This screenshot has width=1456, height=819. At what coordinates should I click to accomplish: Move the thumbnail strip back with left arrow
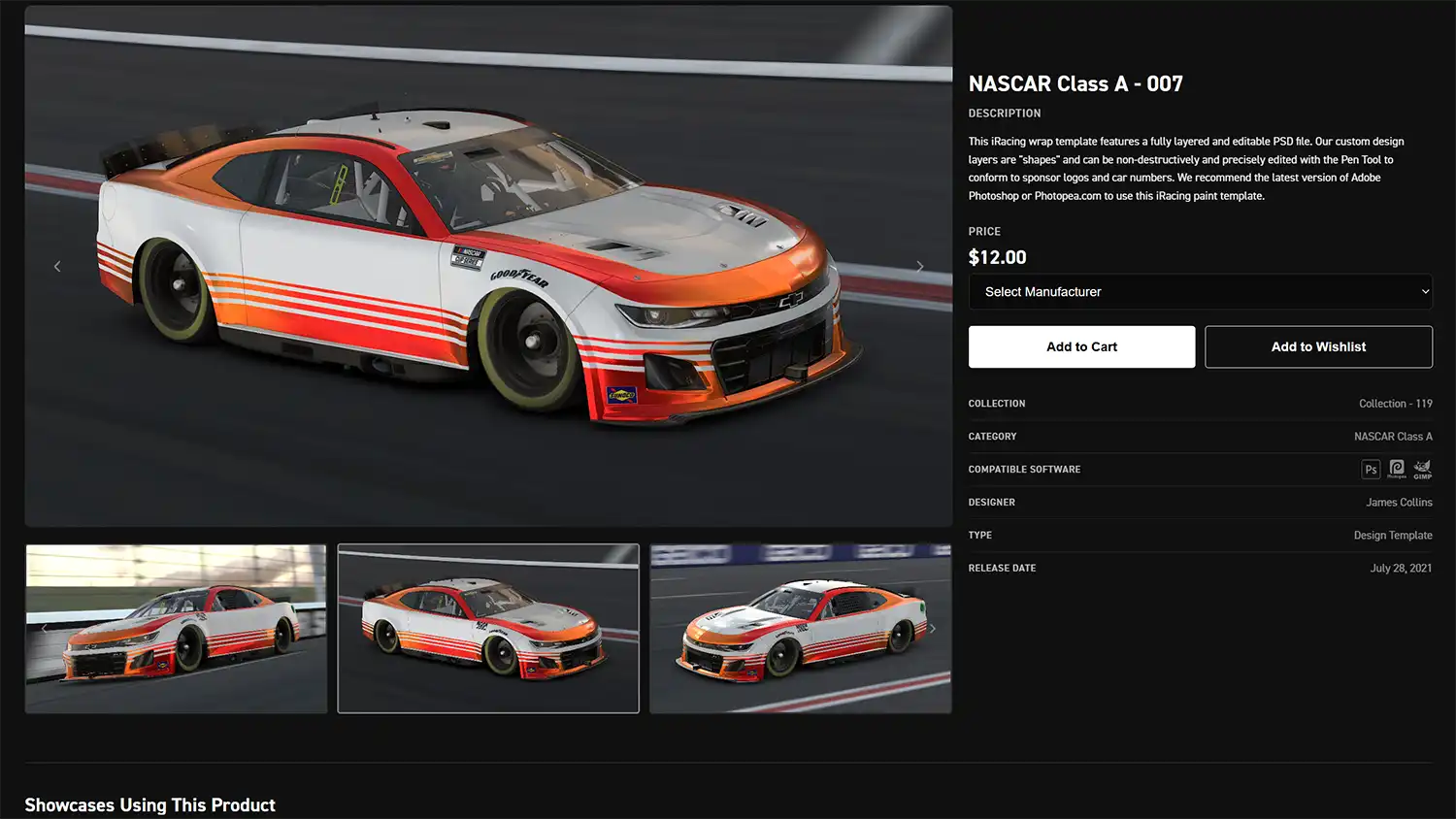click(45, 629)
